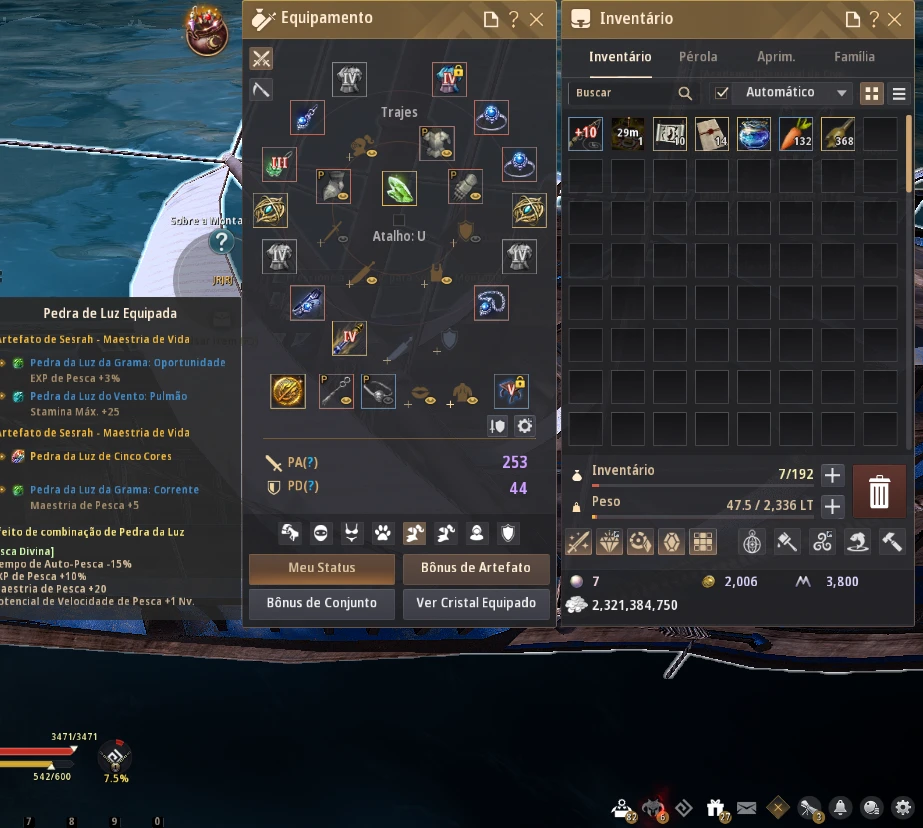Switch to the Pérola tab

tap(698, 57)
